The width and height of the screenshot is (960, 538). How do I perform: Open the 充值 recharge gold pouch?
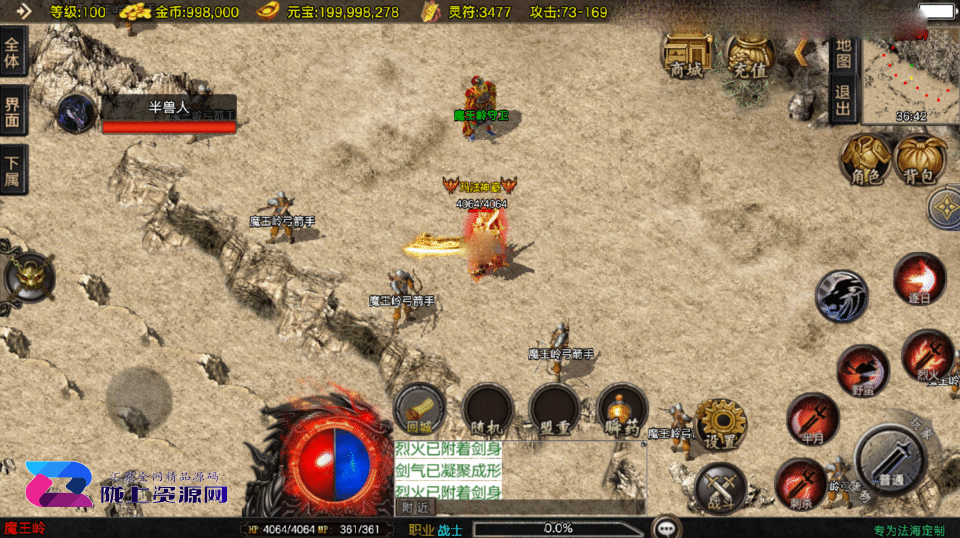click(750, 56)
